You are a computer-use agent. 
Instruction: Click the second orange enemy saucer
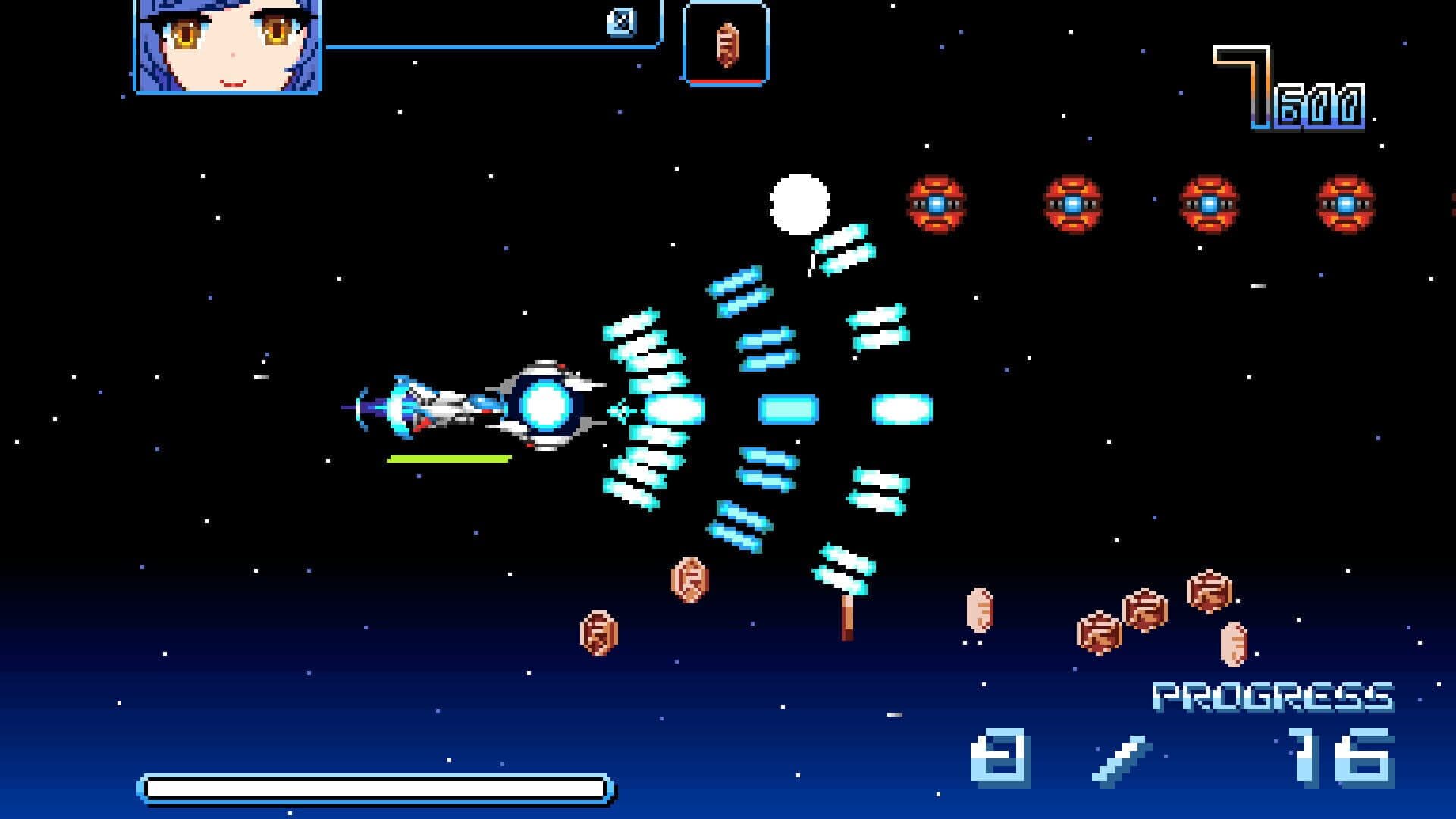[x=1072, y=203]
